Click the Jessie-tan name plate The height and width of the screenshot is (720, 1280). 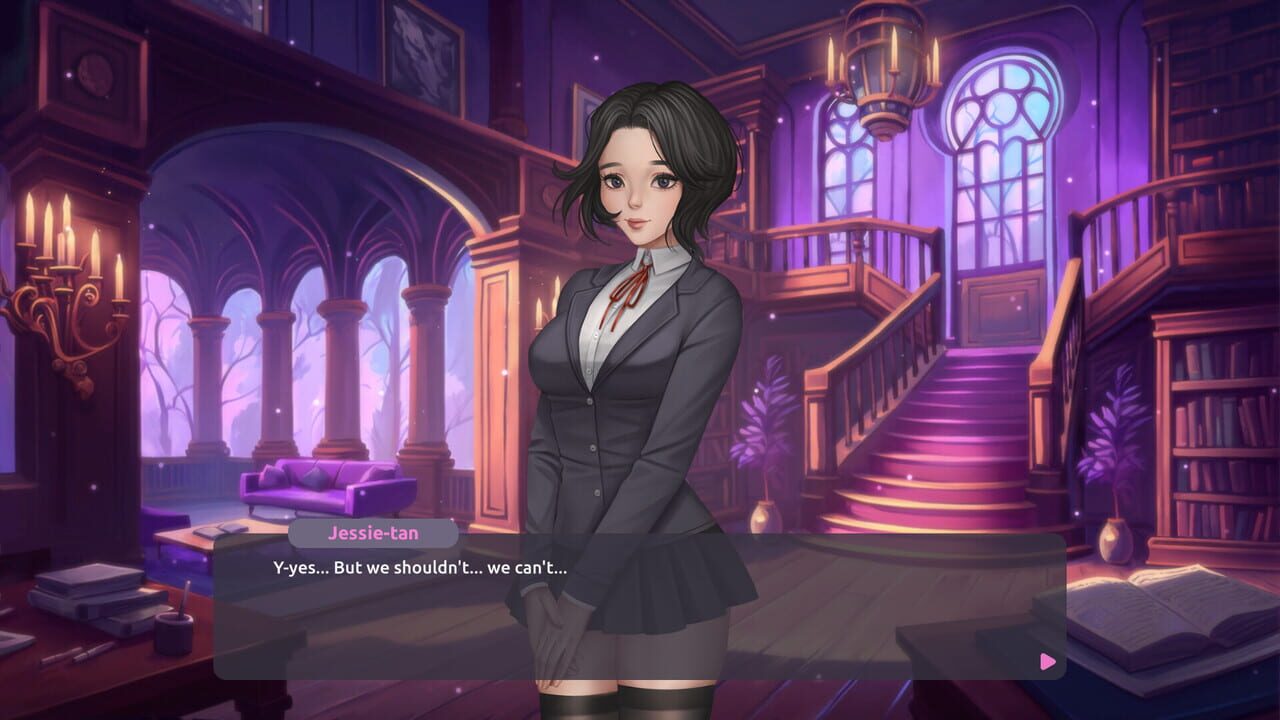coord(372,533)
